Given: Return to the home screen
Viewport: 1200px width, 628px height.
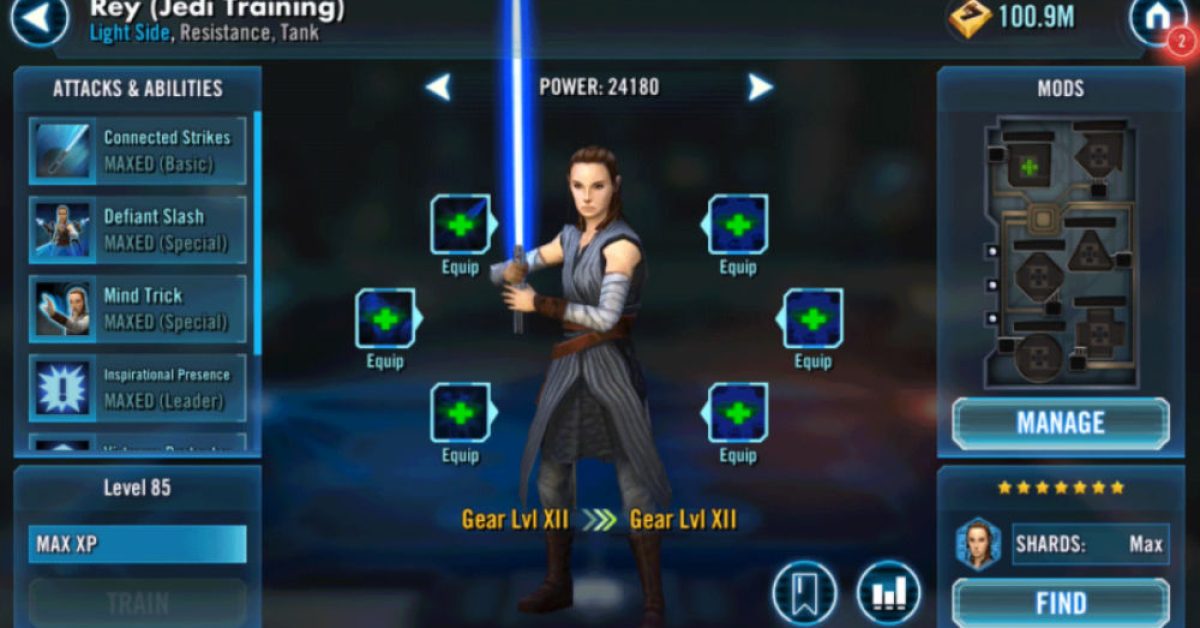Looking at the screenshot, I should 1157,20.
